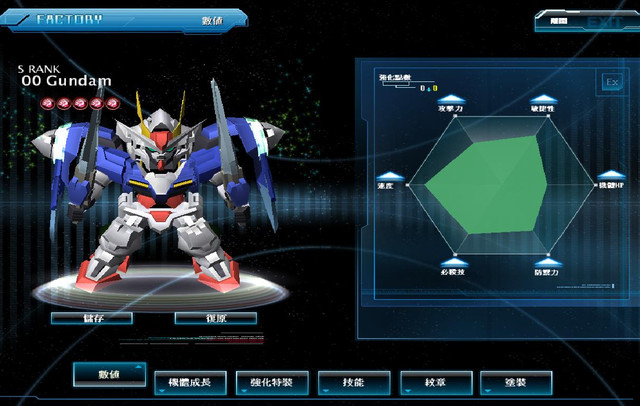
Task: Increase 防禦力 defense using its arrow
Action: click(x=545, y=262)
